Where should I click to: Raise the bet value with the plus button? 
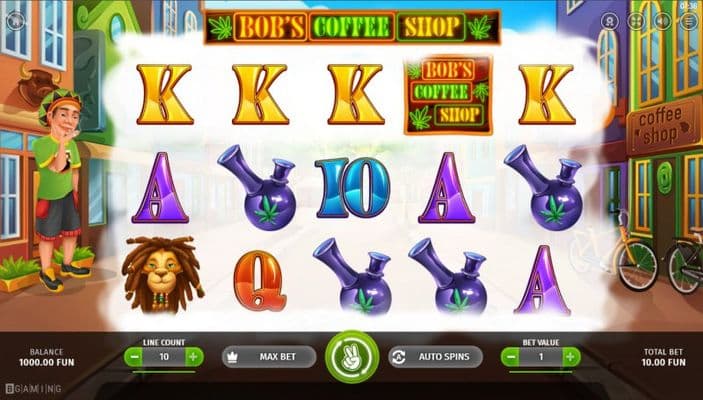tap(570, 356)
